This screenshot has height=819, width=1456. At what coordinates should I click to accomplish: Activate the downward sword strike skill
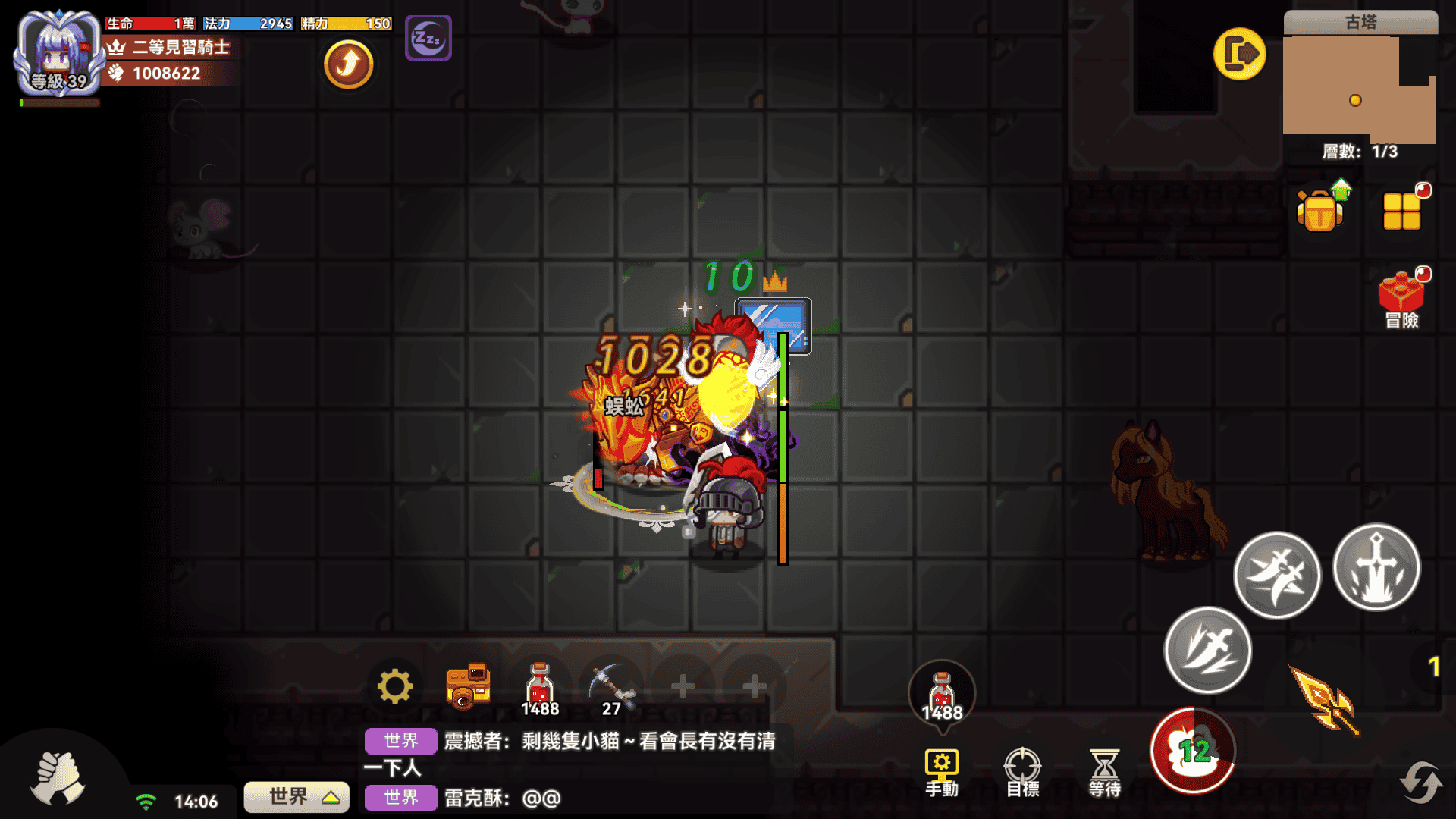[x=1376, y=568]
